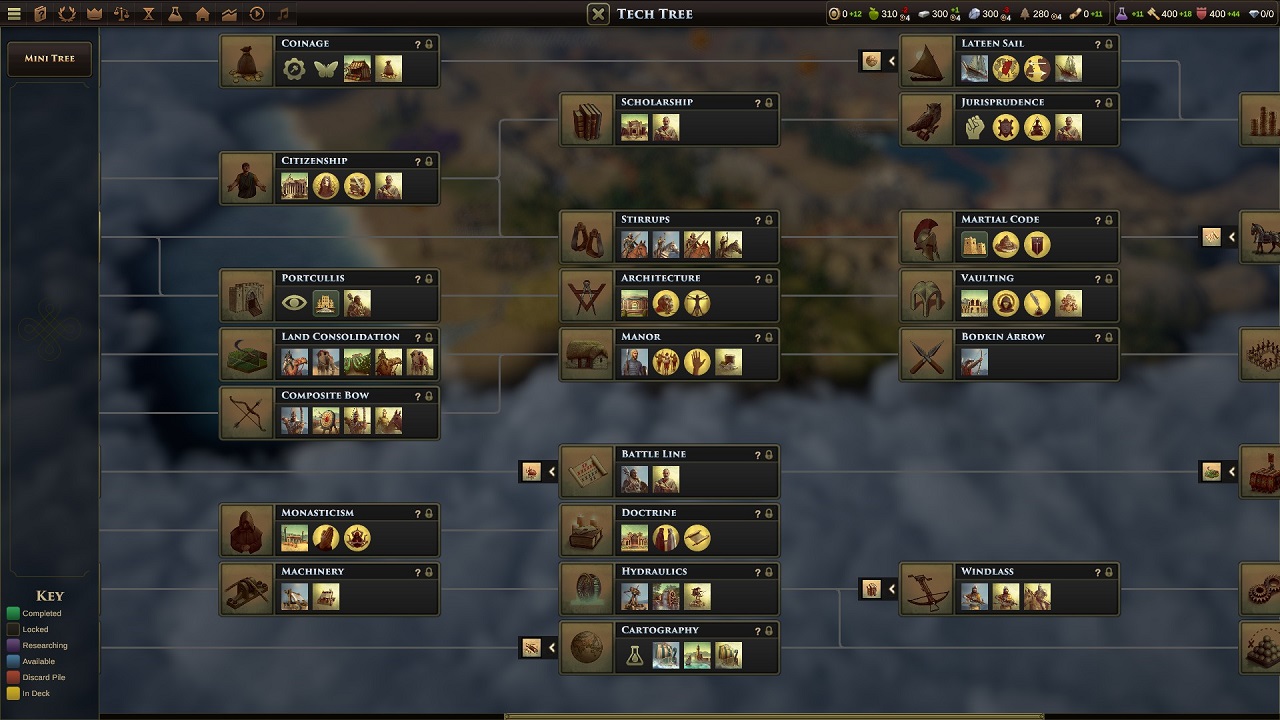
Task: Click the green Completed swatch in the Key legend
Action: [13, 613]
